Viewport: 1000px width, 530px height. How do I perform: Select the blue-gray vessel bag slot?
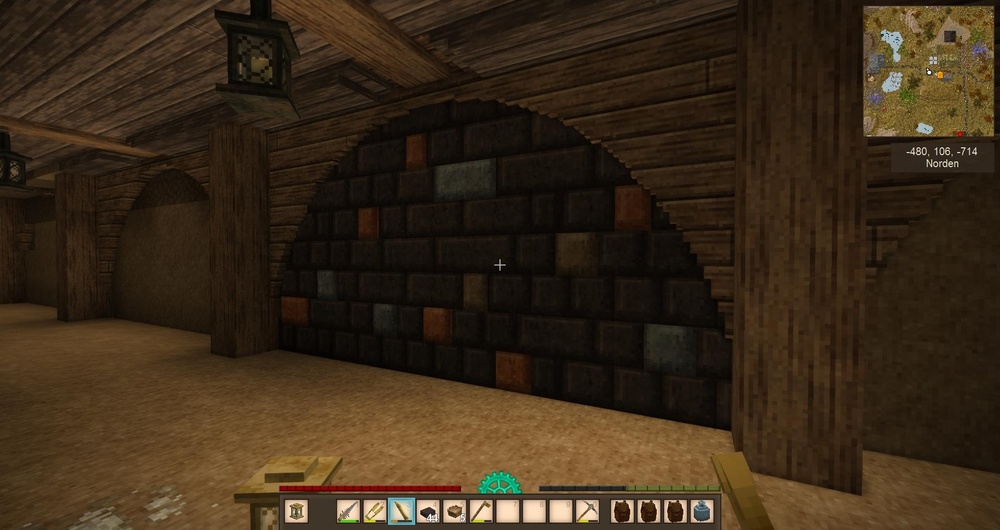(x=702, y=512)
